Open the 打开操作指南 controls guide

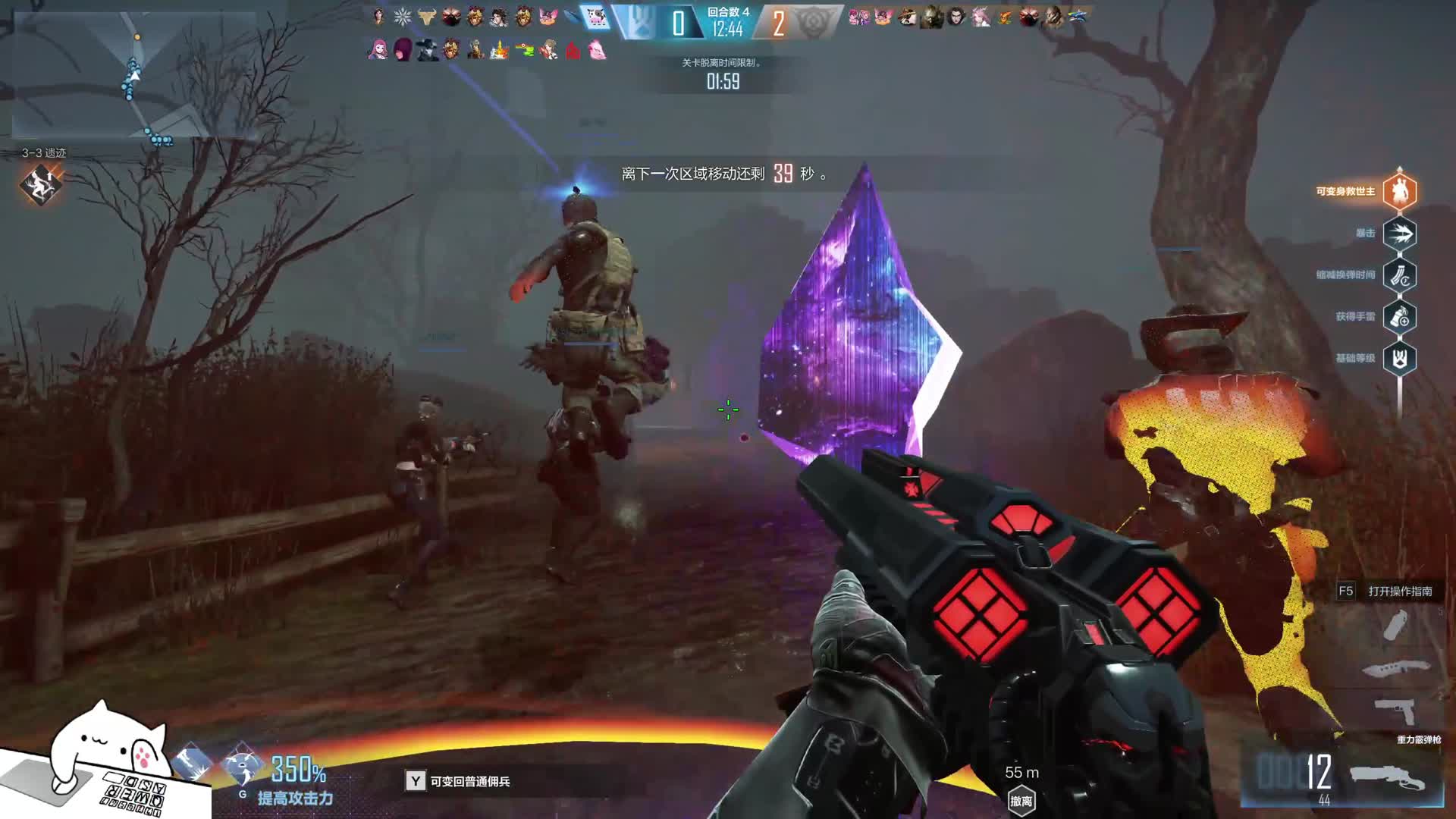click(x=1399, y=591)
